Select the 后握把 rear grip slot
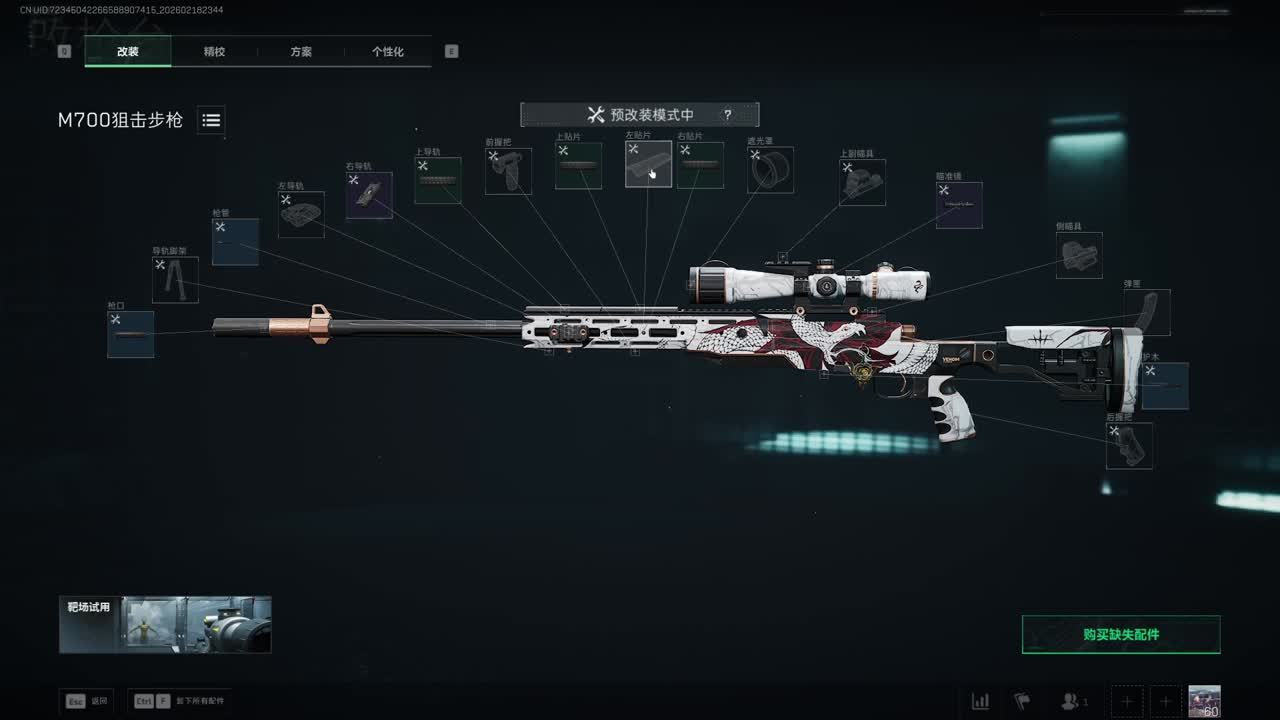 click(x=1129, y=446)
